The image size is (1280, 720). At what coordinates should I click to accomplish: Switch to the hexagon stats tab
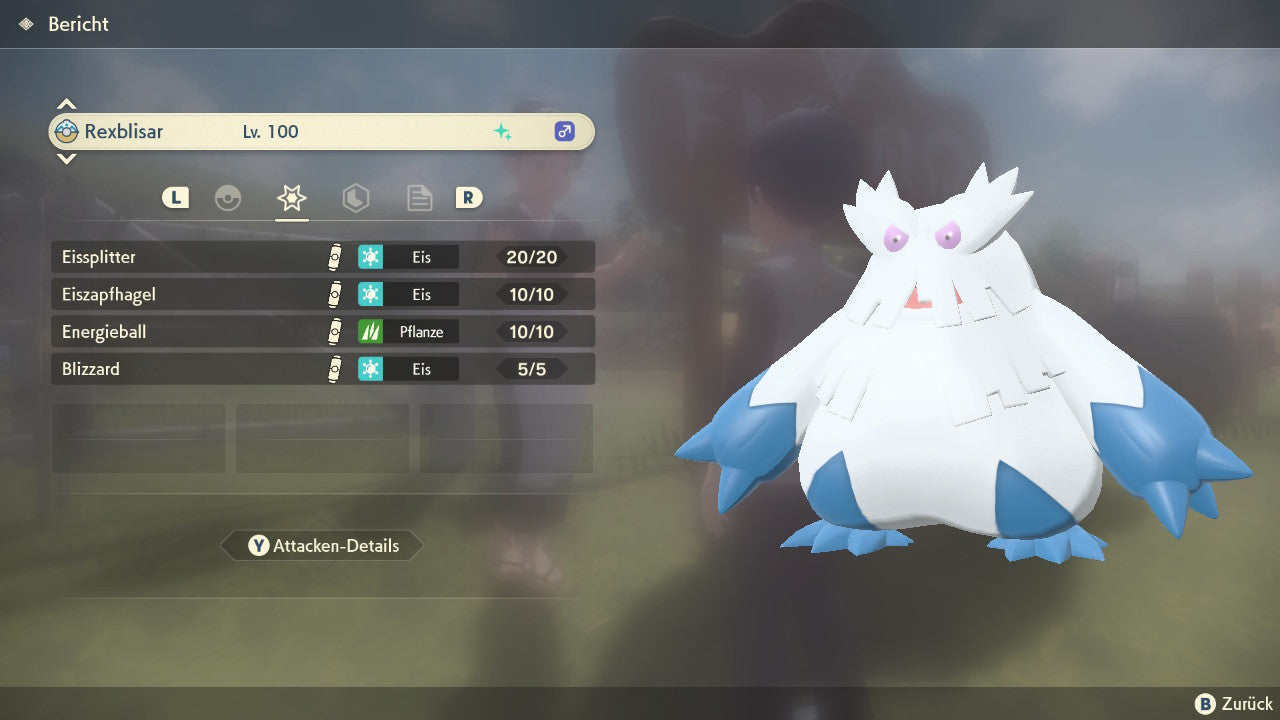coord(356,198)
